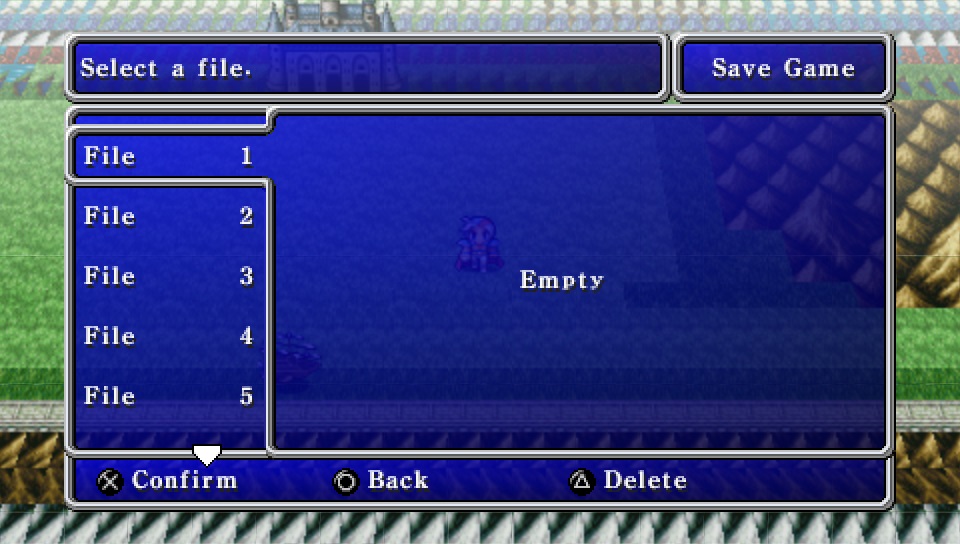The width and height of the screenshot is (960, 544).
Task: Choose File 5 save slot
Action: [168, 396]
